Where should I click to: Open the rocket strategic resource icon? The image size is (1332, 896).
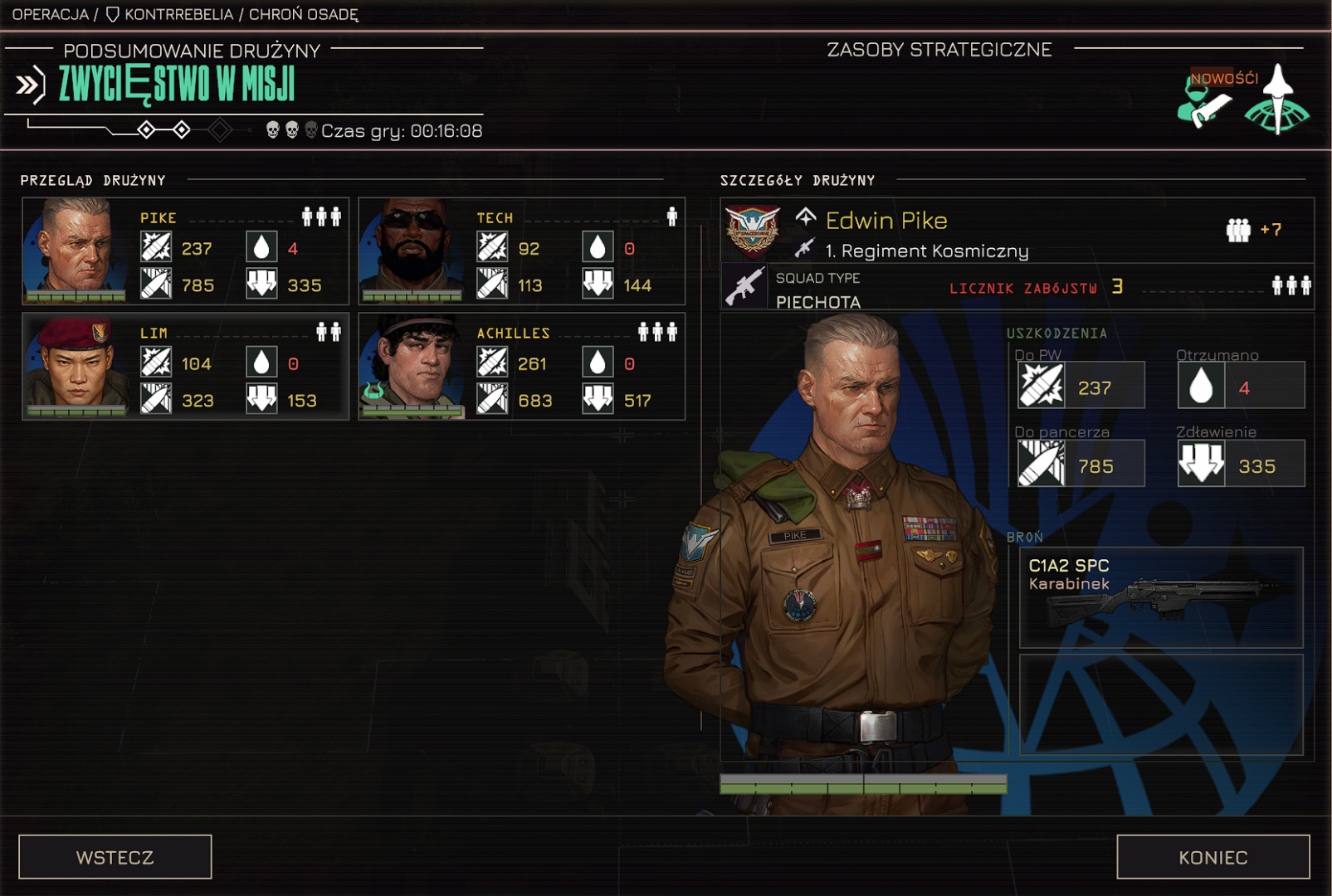pos(1277,101)
